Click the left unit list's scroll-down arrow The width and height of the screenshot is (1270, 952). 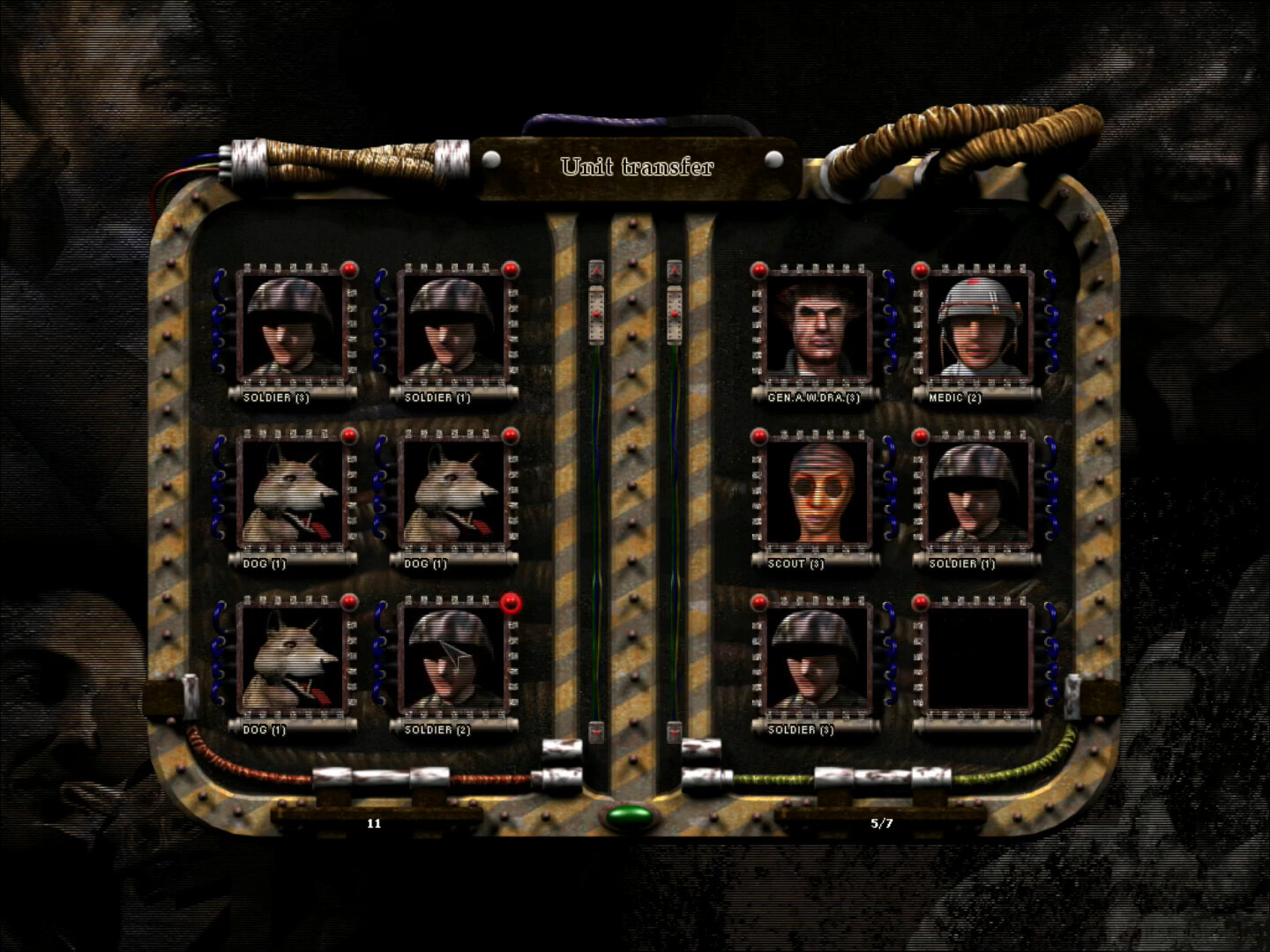pos(597,731)
